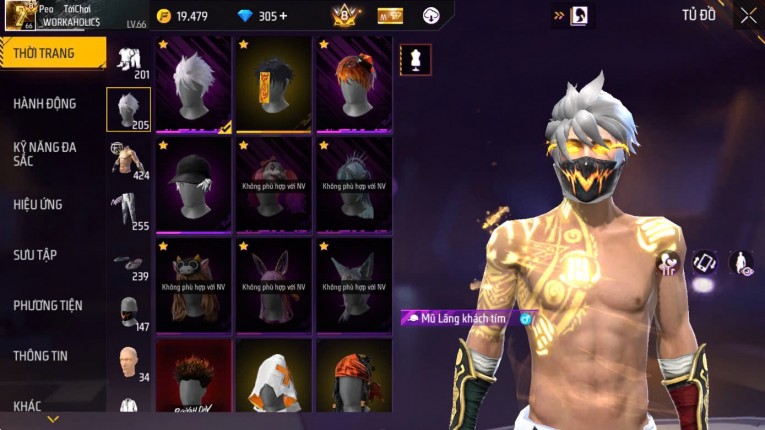The height and width of the screenshot is (430, 765).
Task: Click the mannequin preview icon
Action: tap(415, 59)
